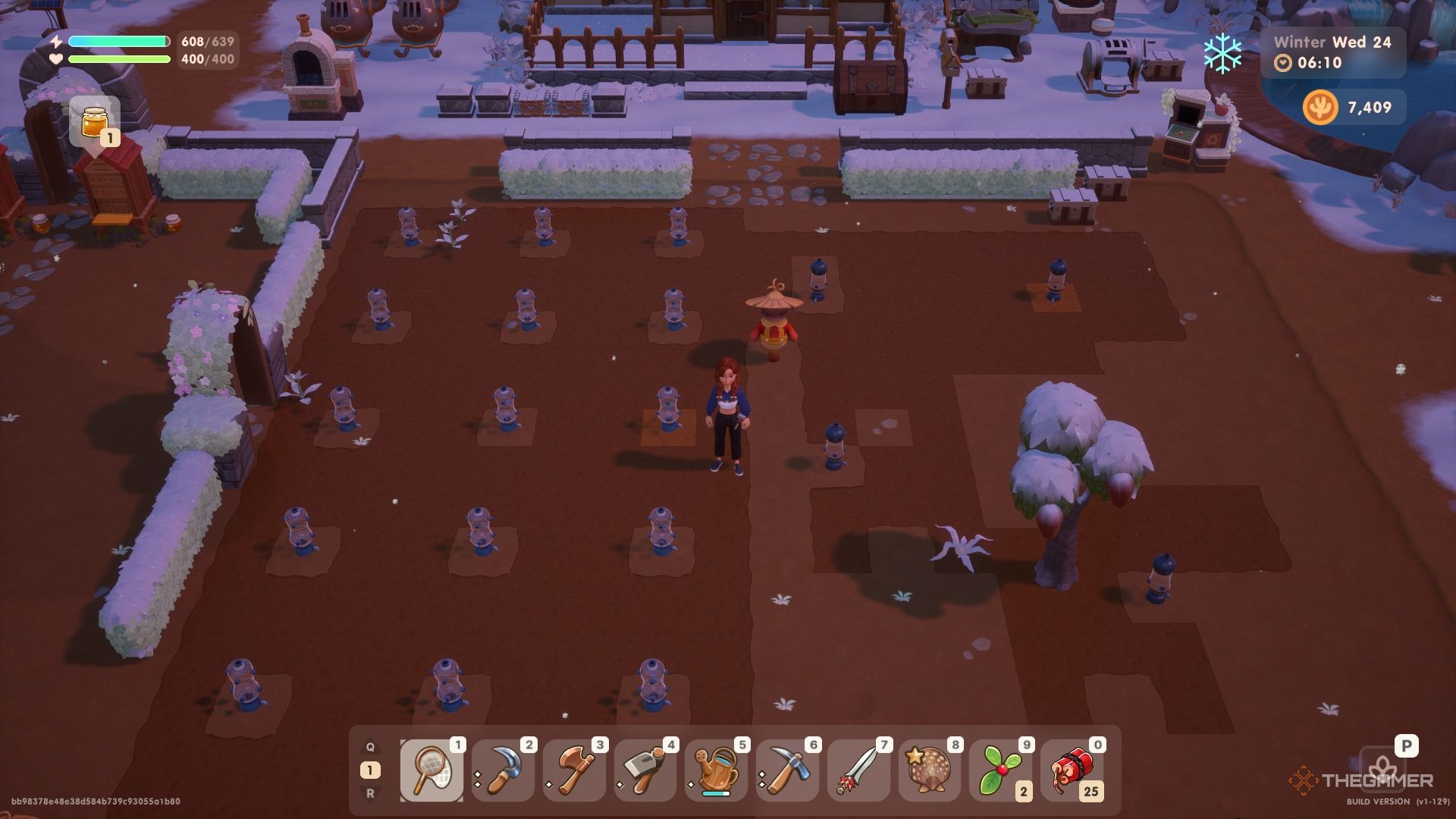Select the sword from slot 7

[856, 770]
